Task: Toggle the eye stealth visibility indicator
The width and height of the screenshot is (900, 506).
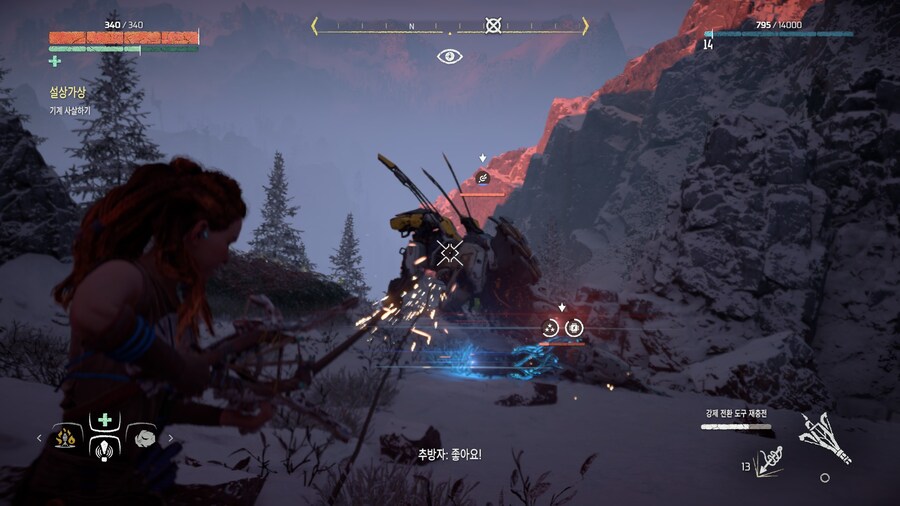Action: pyautogui.click(x=450, y=56)
